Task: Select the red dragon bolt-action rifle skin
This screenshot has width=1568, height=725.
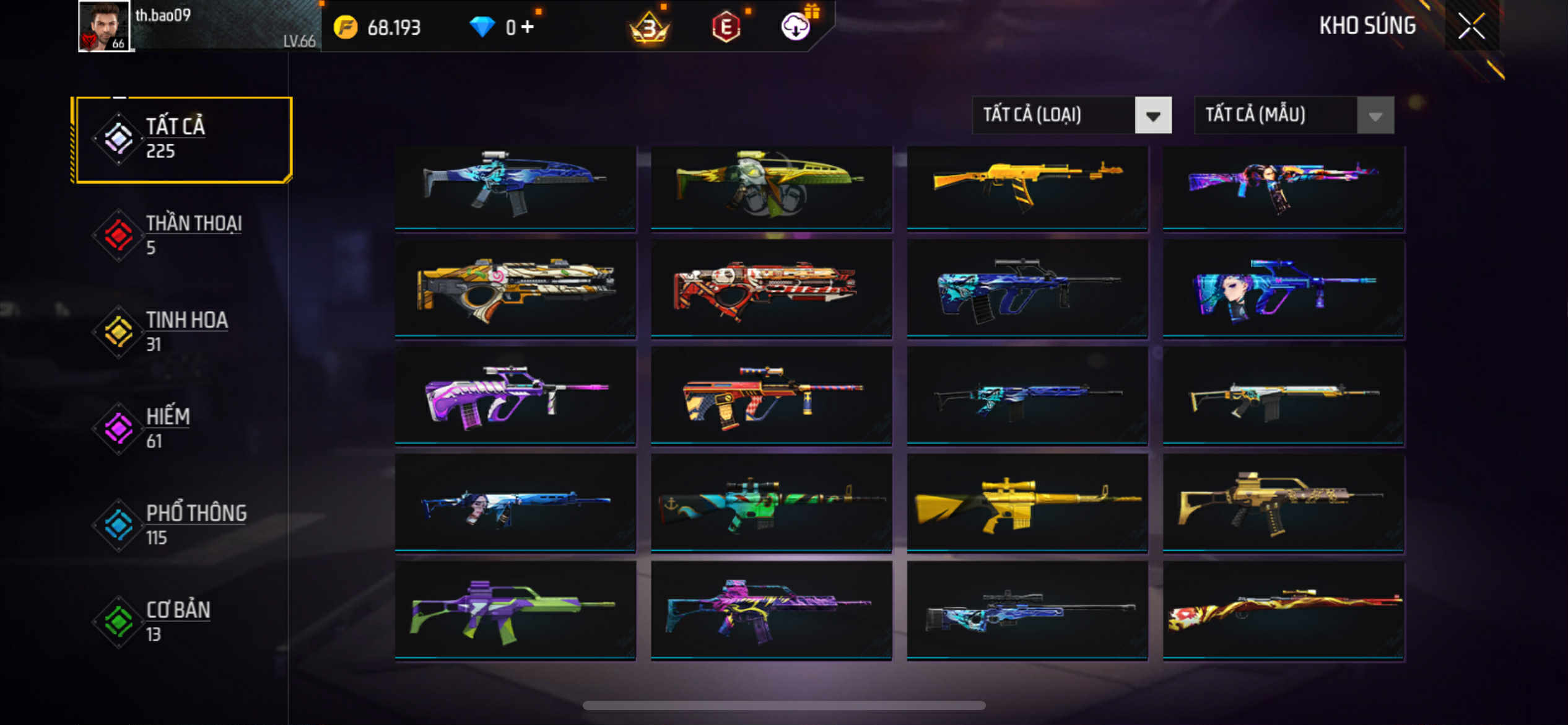Action: (1283, 610)
